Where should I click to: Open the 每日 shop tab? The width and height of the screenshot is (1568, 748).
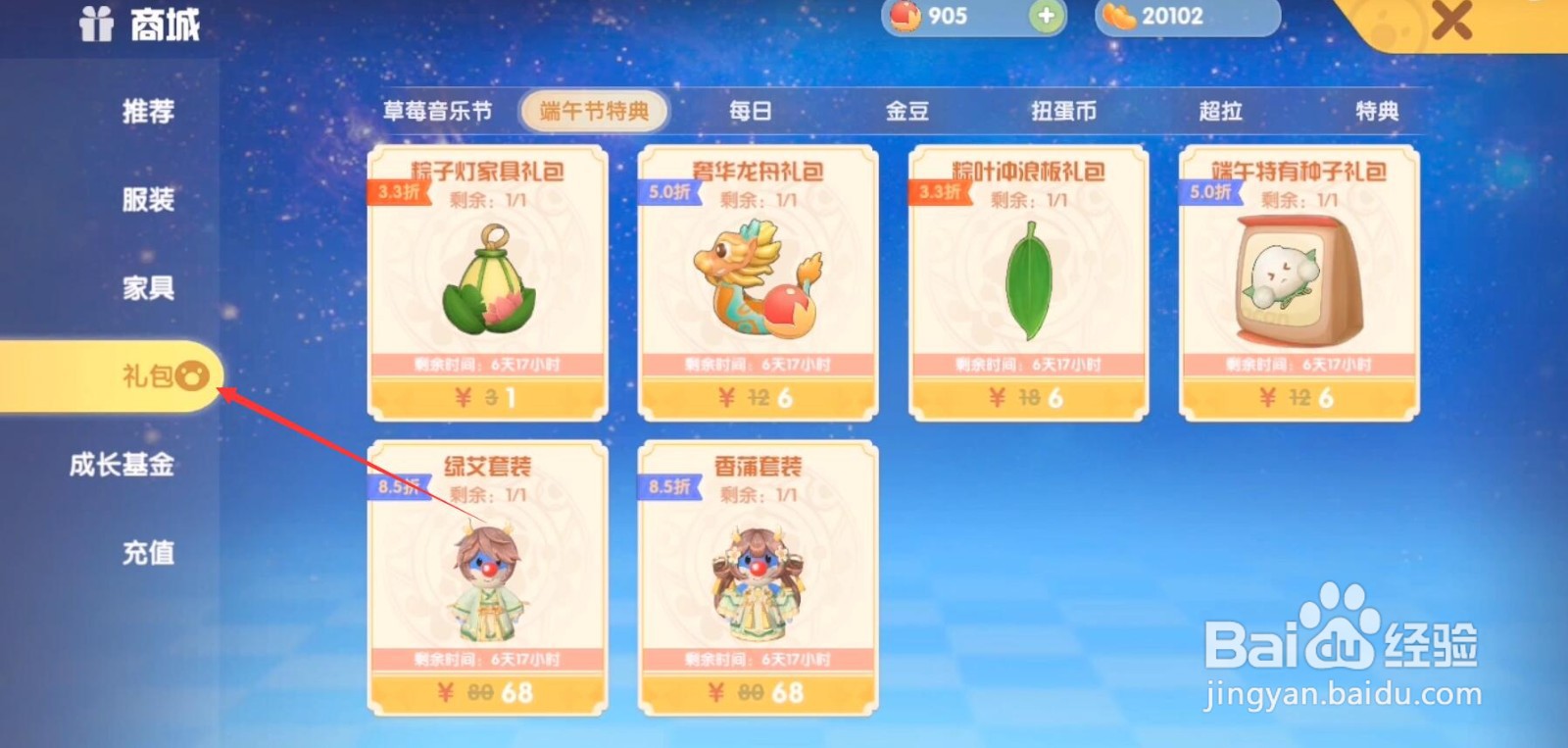click(x=749, y=111)
